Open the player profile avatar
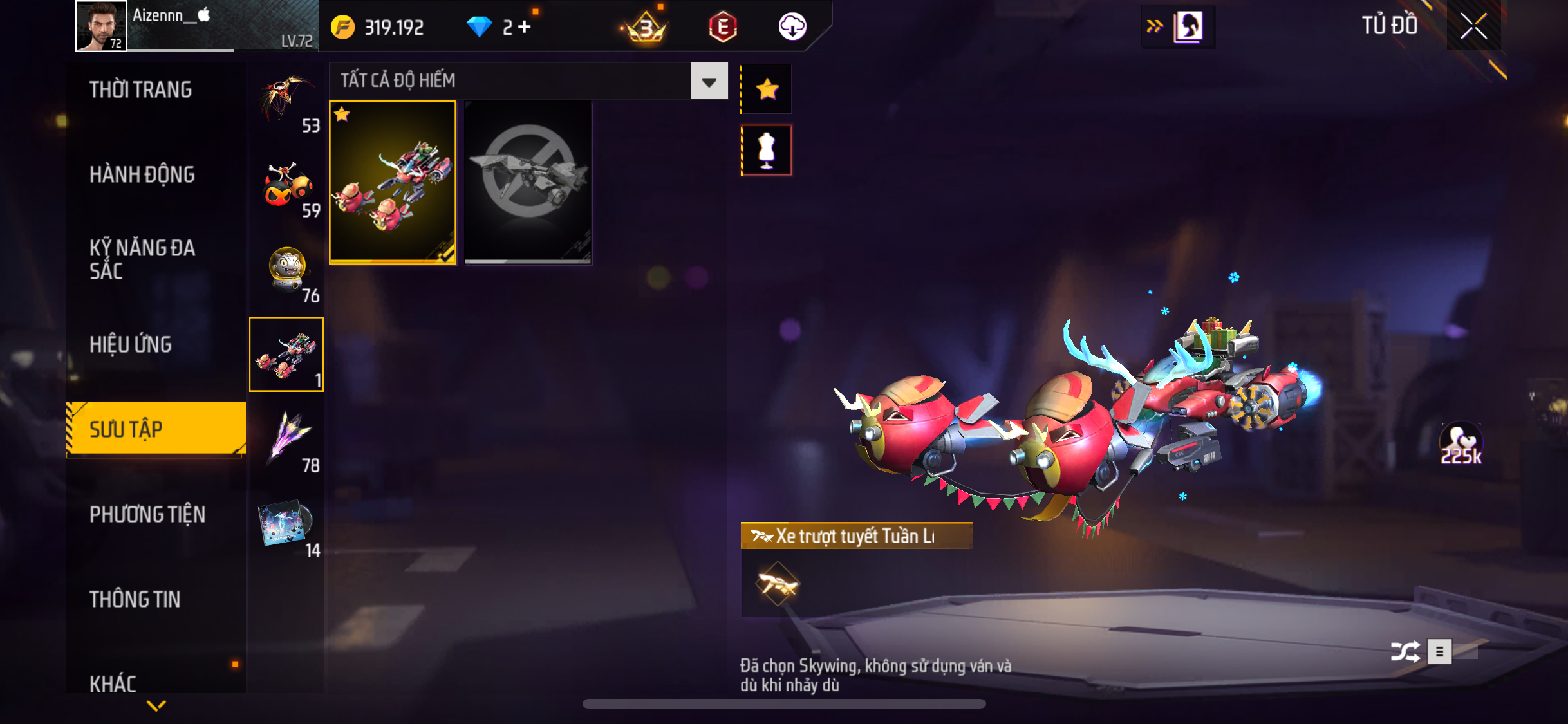 click(100, 26)
